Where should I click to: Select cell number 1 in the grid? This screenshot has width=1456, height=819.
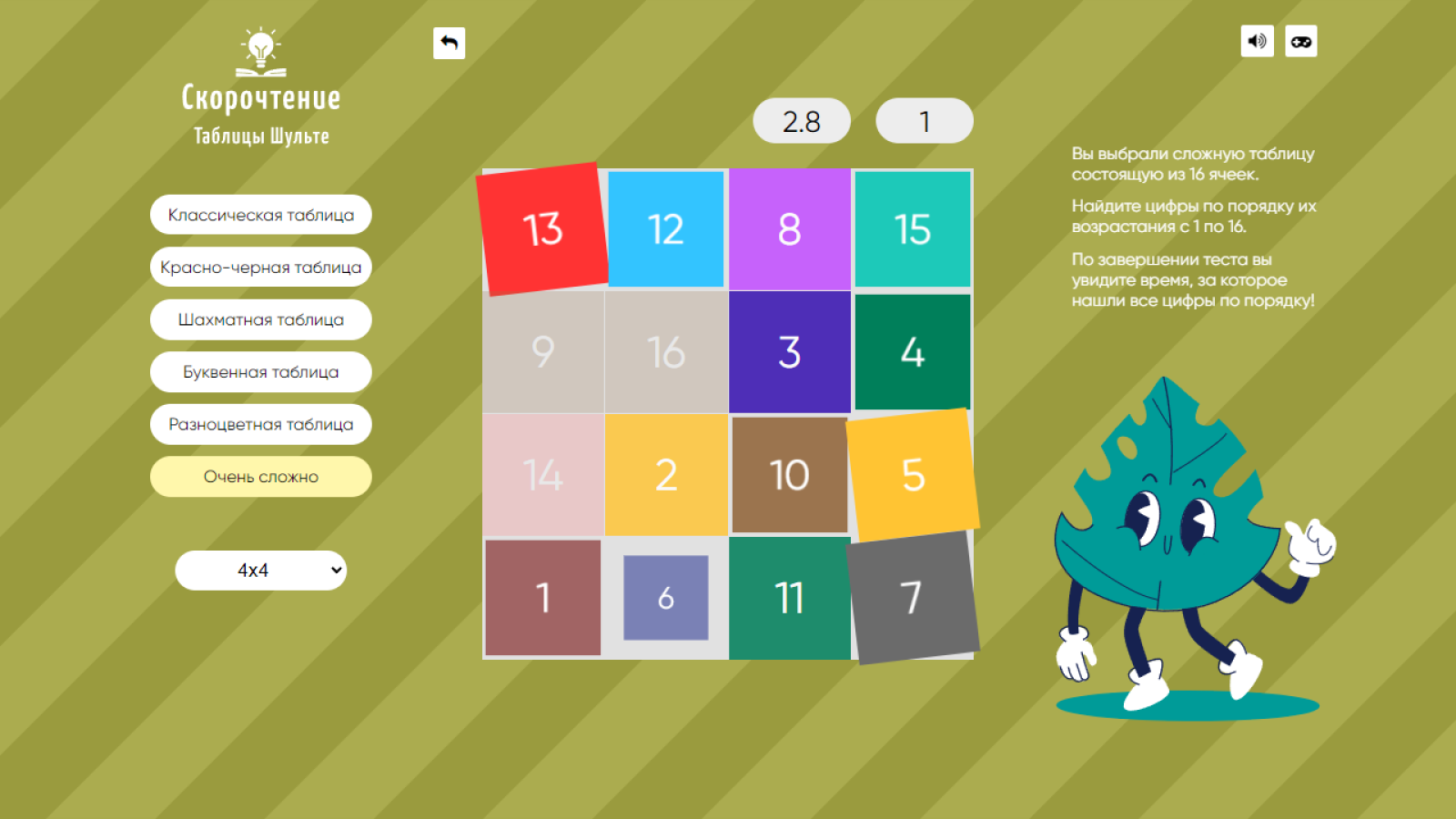tap(543, 597)
